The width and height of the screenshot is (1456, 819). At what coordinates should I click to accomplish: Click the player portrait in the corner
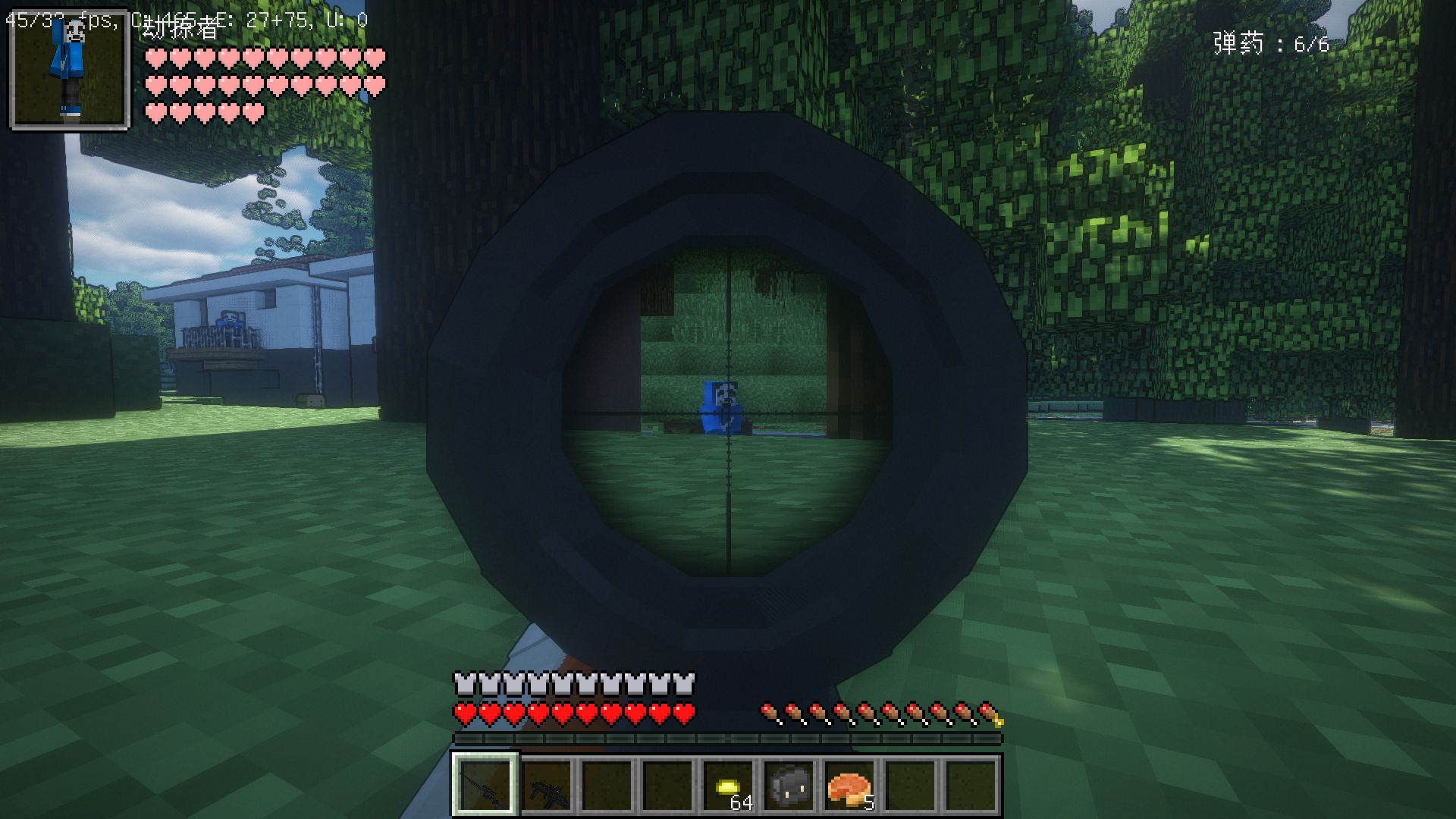[70, 69]
